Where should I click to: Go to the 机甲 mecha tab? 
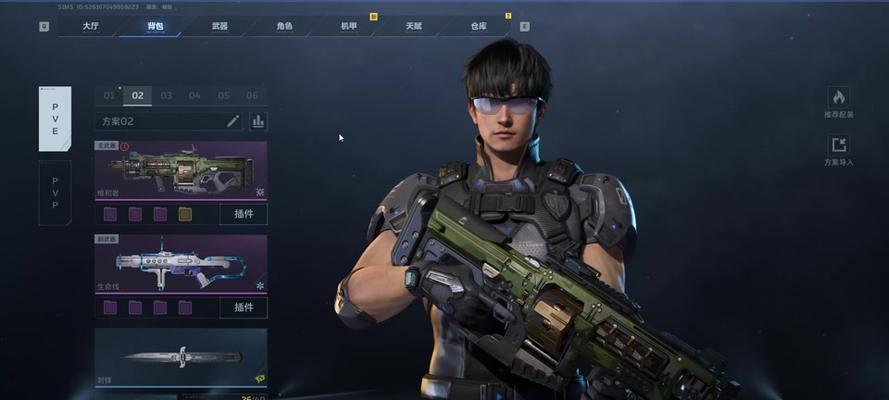(348, 26)
